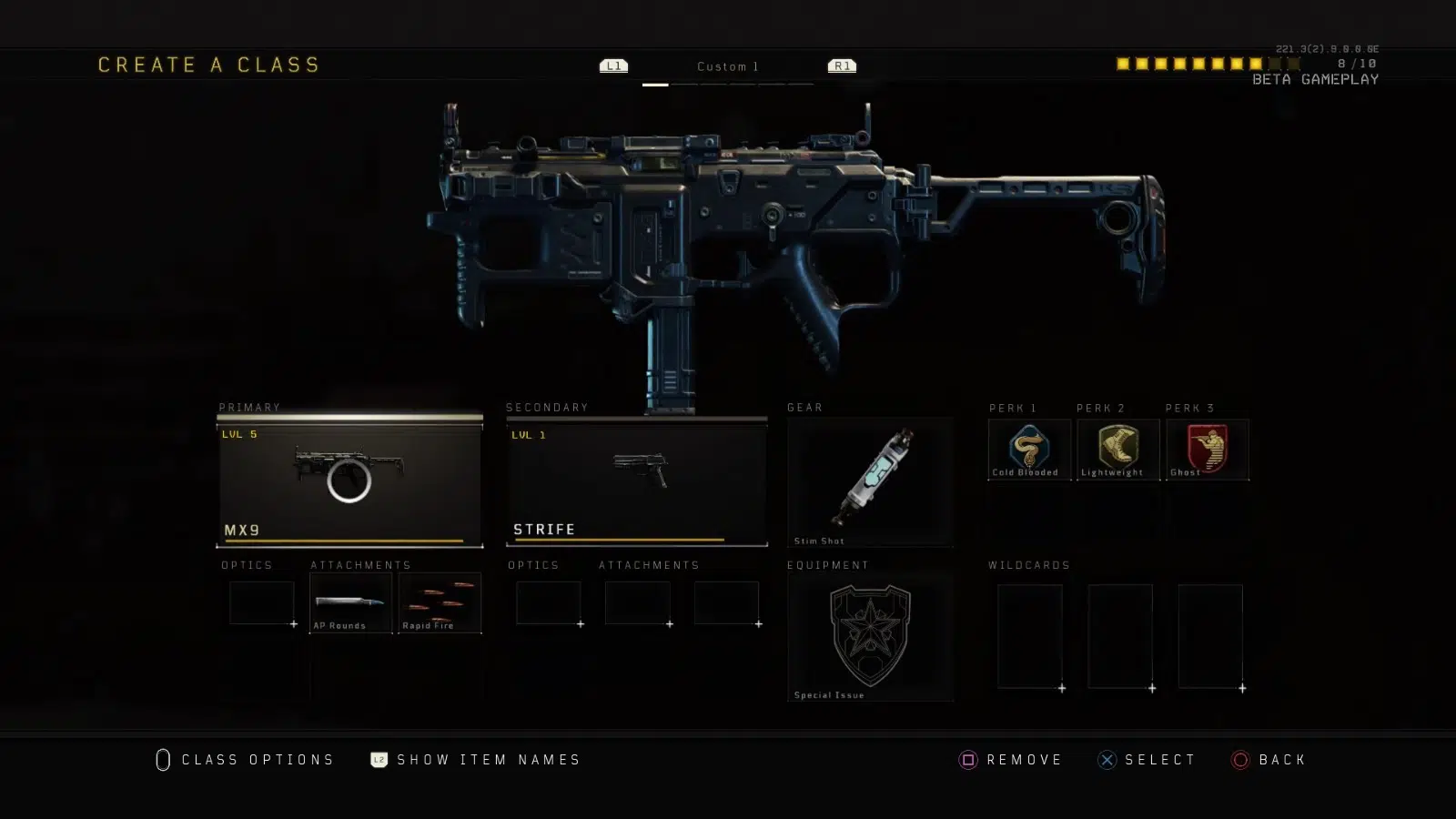Switch to the Custom 1 class tab

727,66
